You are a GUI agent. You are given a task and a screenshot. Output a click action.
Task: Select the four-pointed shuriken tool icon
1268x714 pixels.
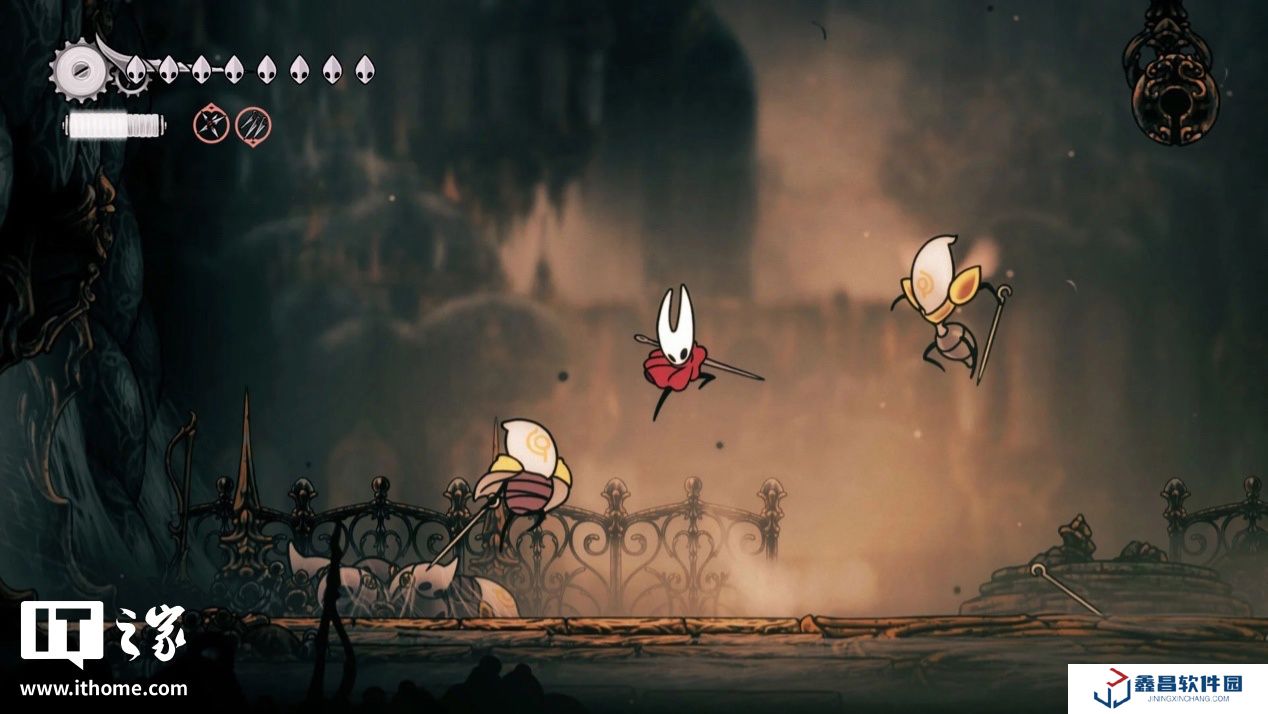tap(210, 125)
